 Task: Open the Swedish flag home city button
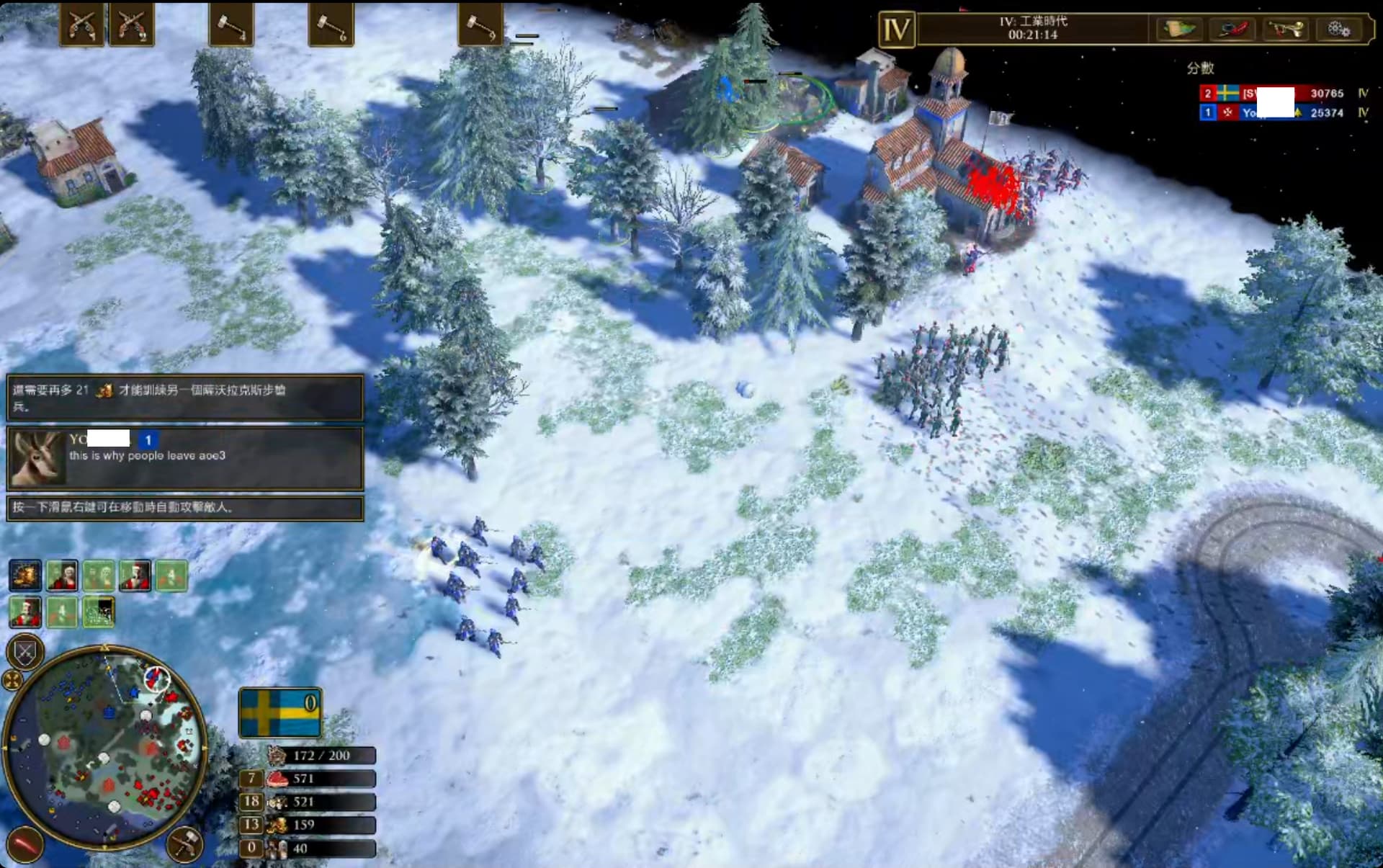pyautogui.click(x=279, y=712)
